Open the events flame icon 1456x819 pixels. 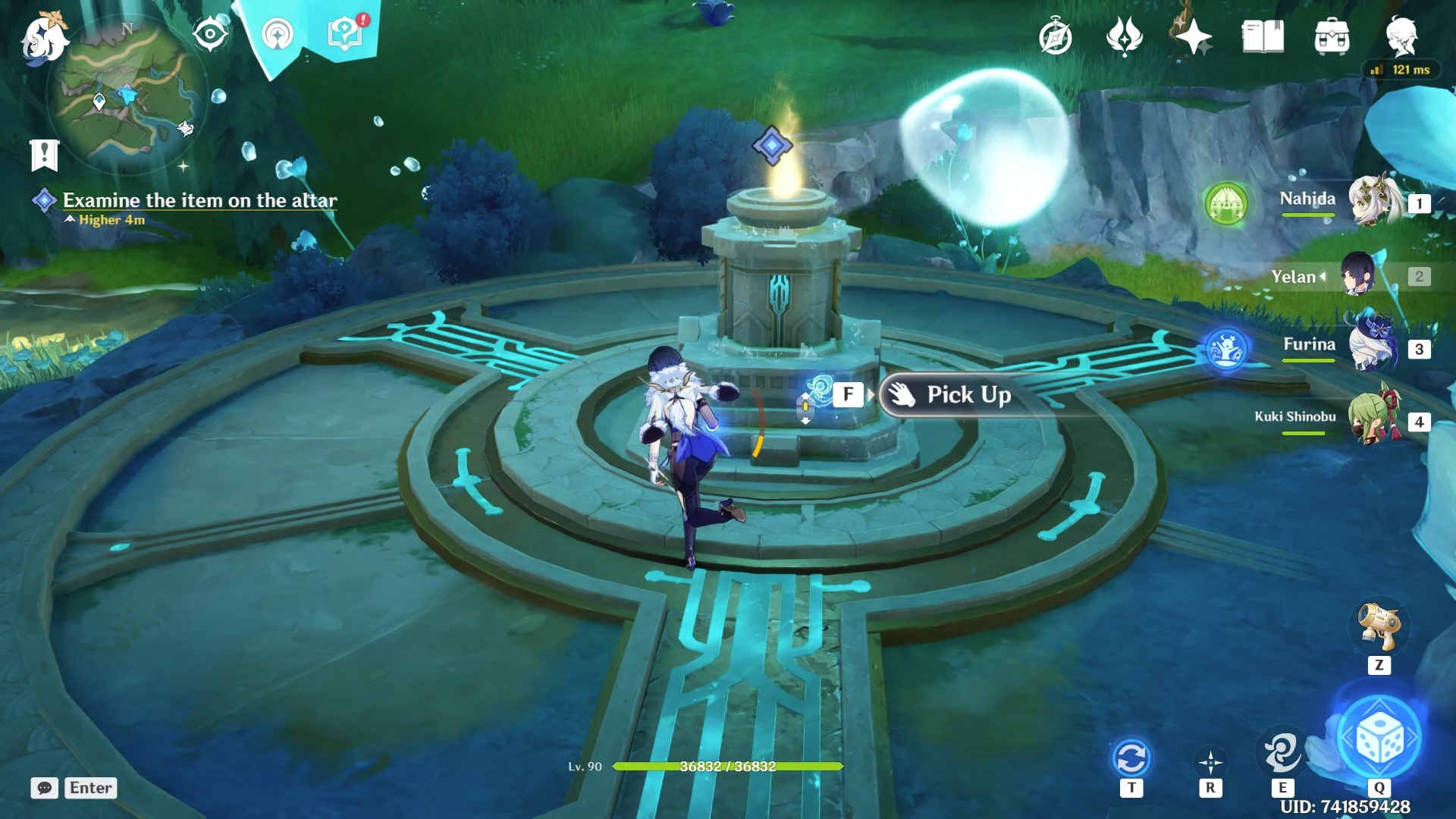click(x=1124, y=36)
